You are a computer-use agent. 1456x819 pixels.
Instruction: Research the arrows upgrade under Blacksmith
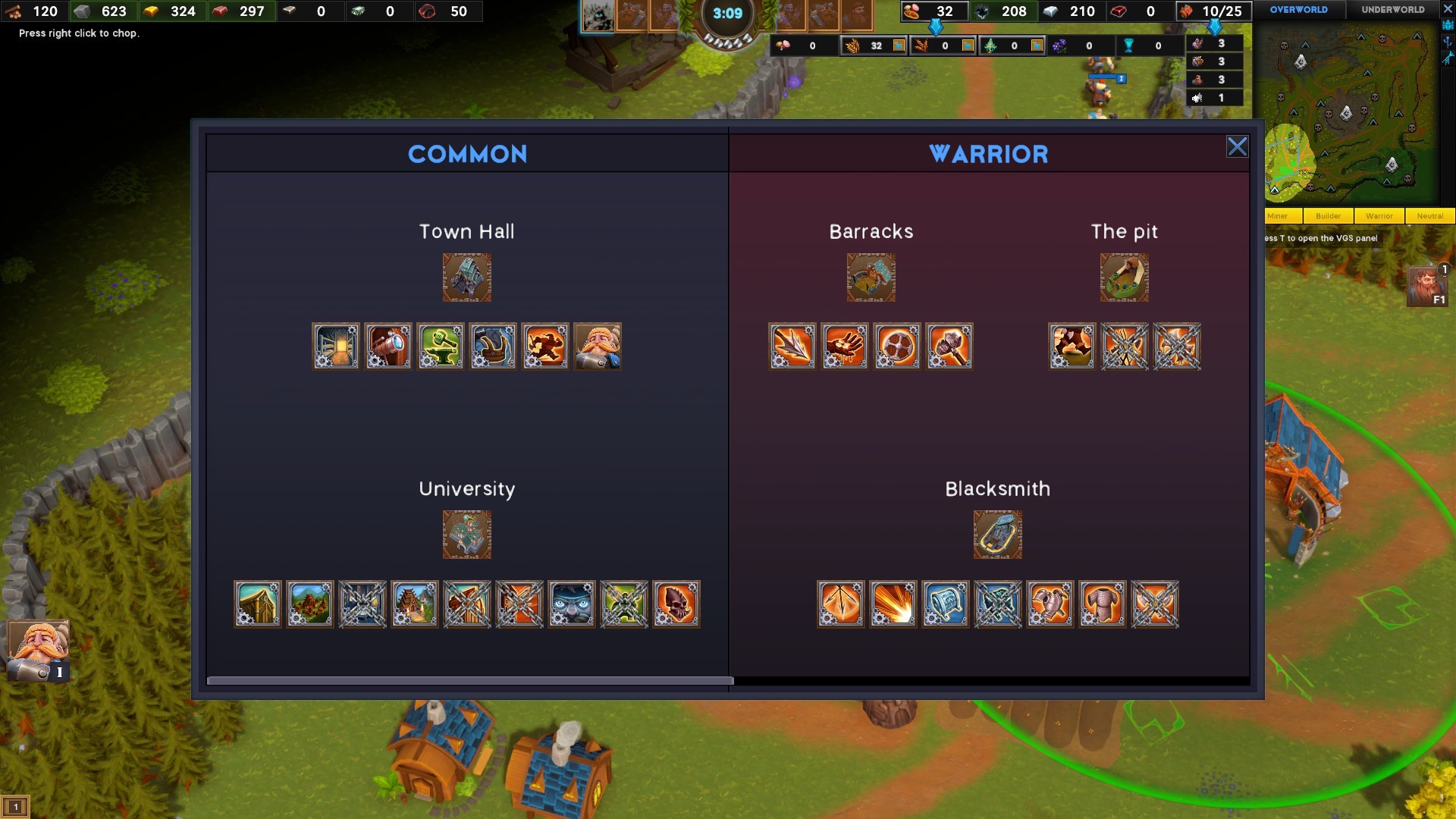pos(841,604)
